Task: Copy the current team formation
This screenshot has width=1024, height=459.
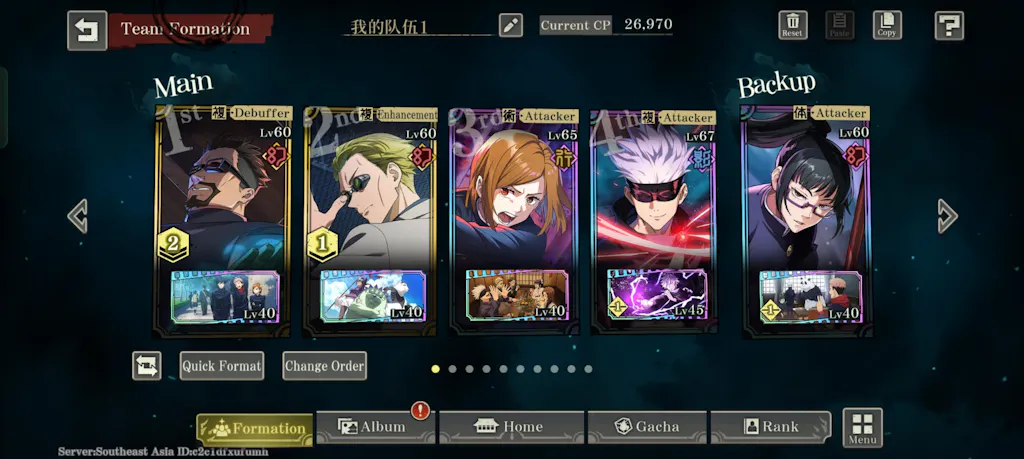Action: pos(886,25)
